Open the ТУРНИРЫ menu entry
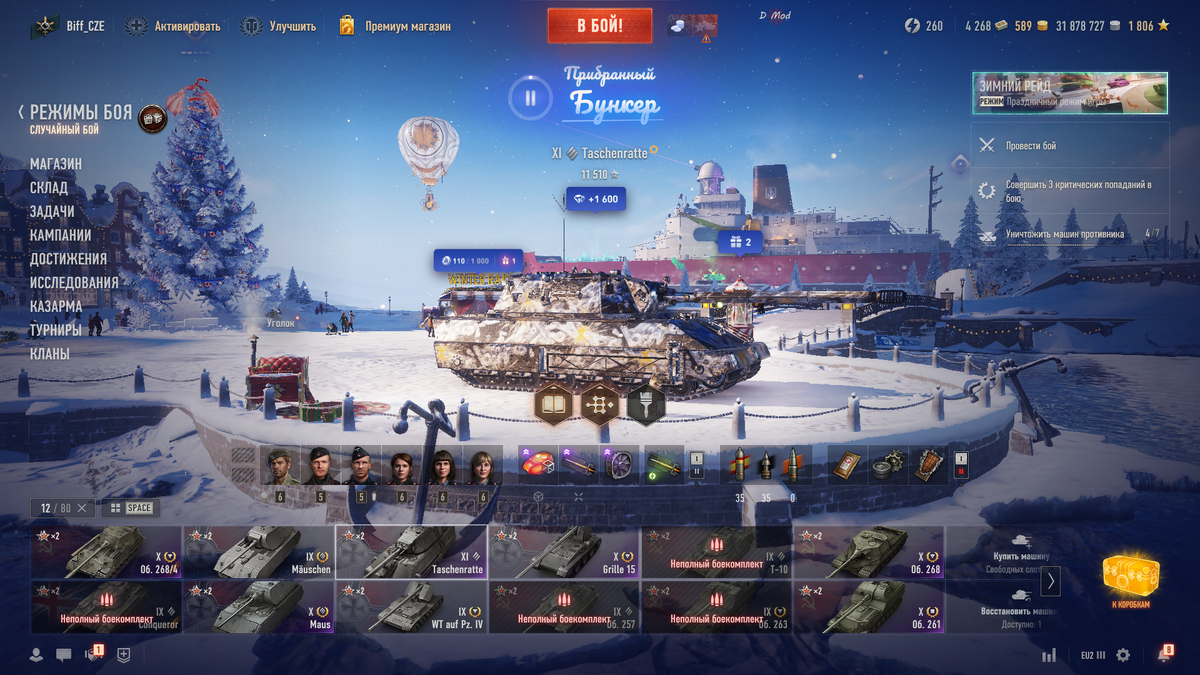 point(56,330)
